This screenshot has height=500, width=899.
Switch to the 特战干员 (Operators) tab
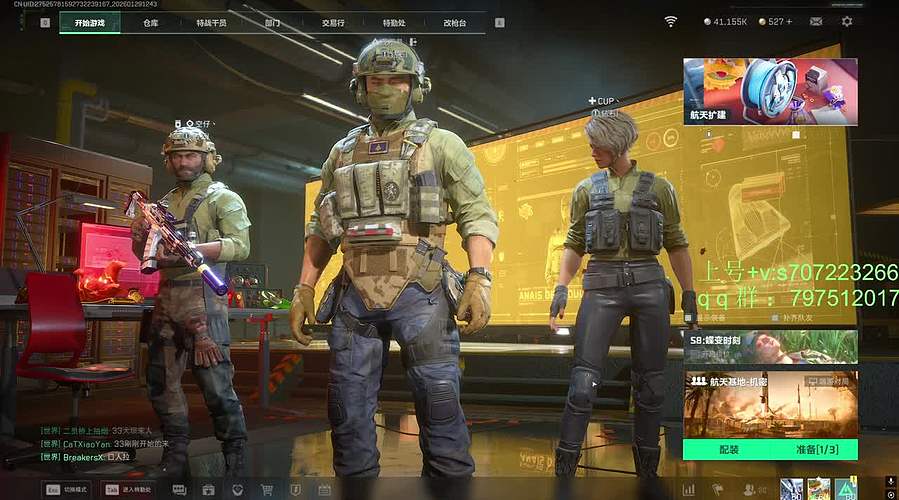(x=211, y=22)
